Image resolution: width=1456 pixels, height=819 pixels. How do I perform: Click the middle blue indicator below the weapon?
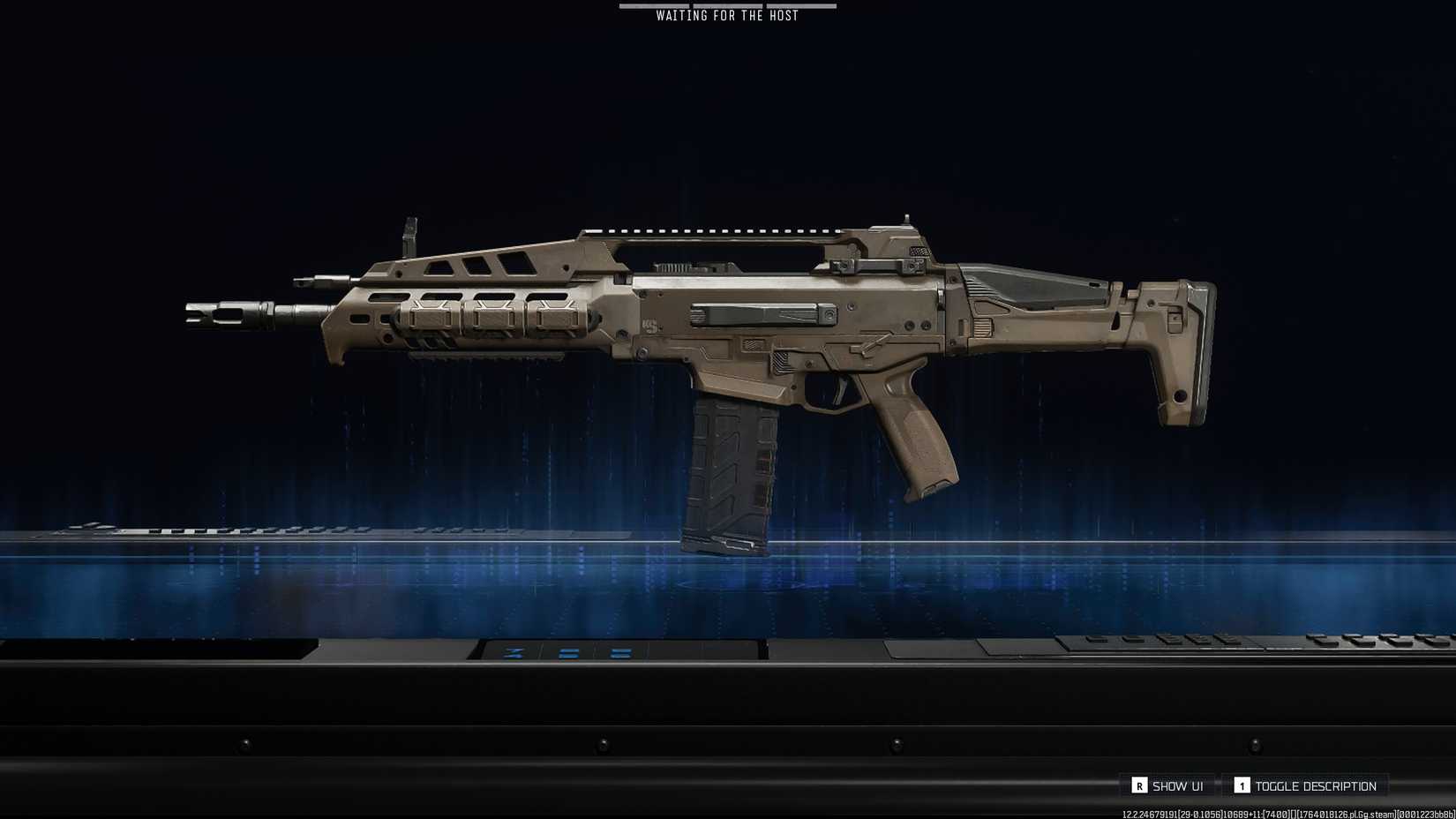[569, 653]
